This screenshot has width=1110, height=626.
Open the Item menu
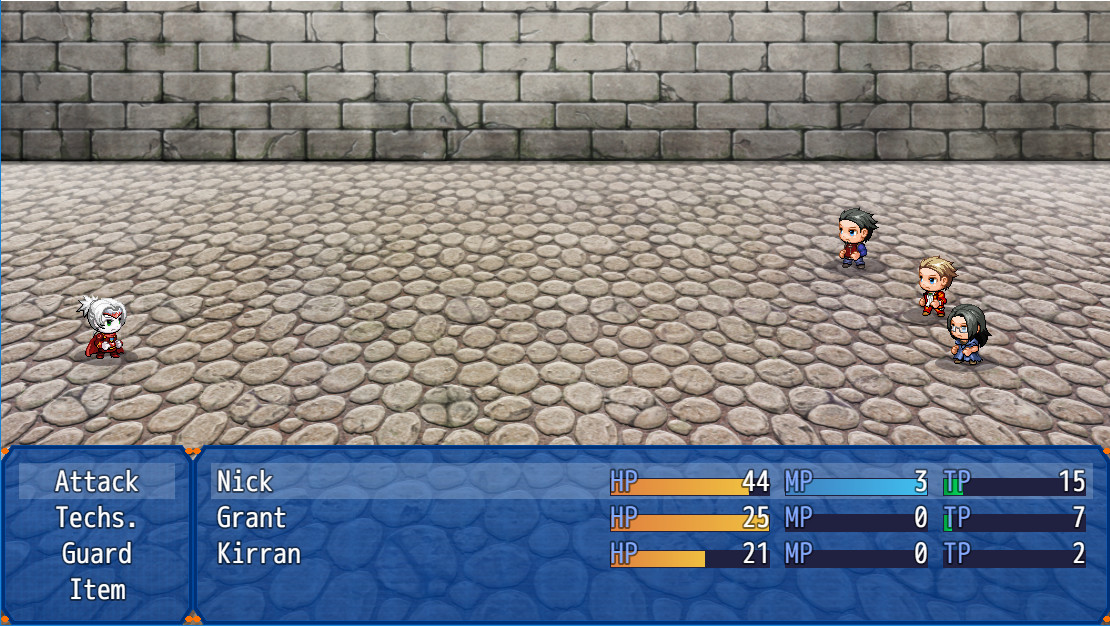pos(97,590)
